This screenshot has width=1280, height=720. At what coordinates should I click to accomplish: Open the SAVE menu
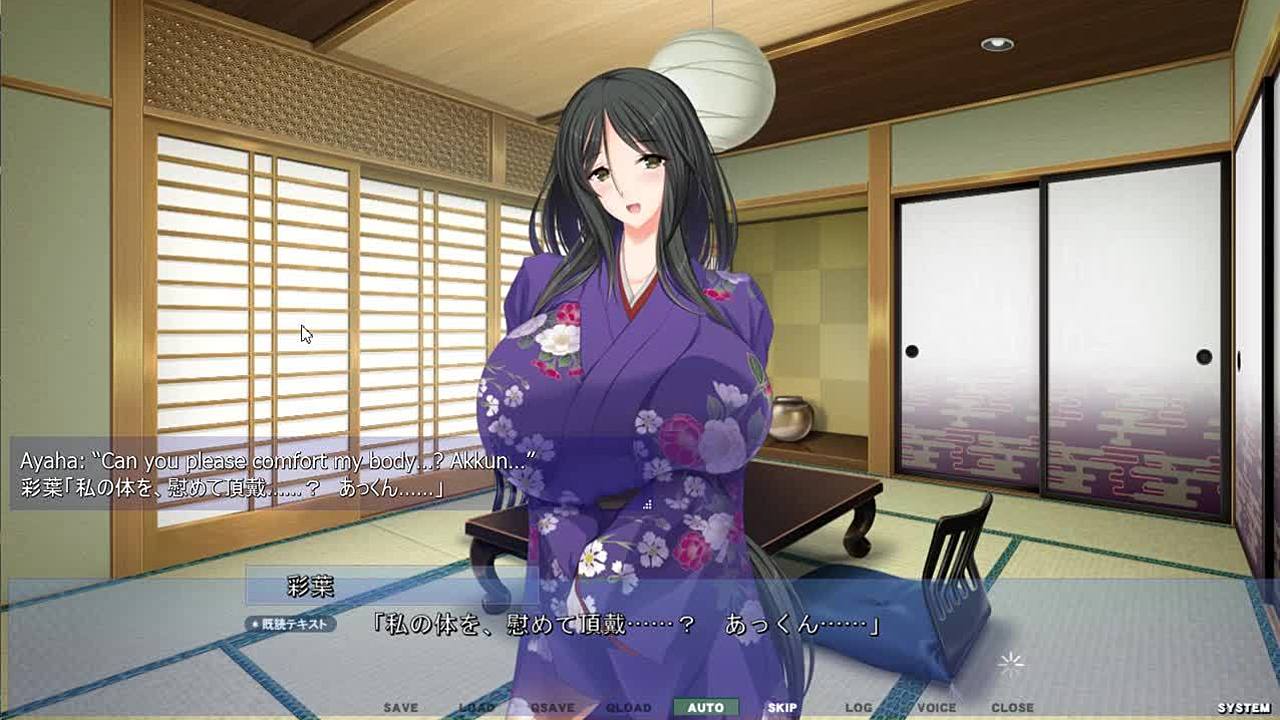pyautogui.click(x=401, y=708)
